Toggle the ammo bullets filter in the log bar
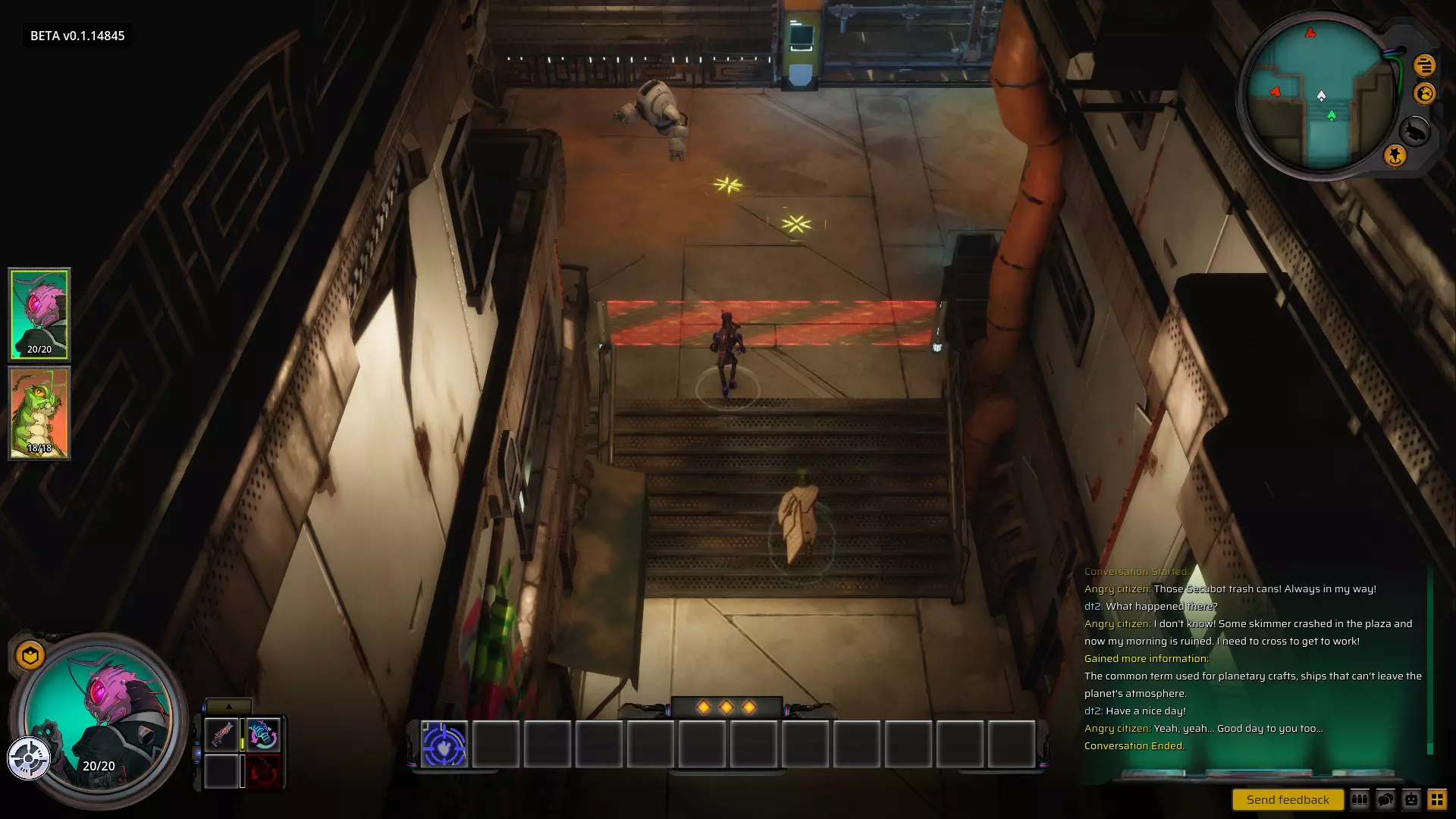1456x819 pixels. point(1360,799)
